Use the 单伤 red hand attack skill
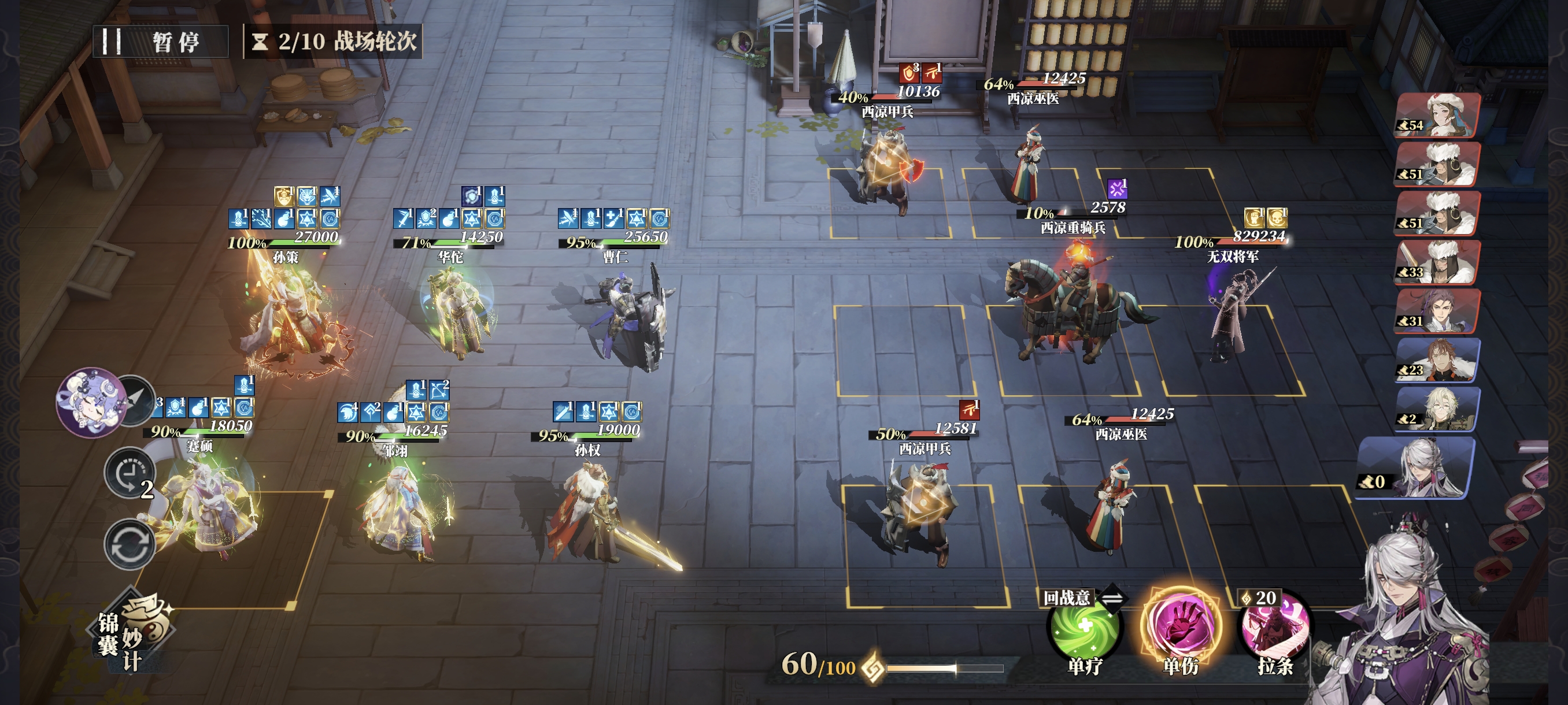 click(x=1179, y=628)
